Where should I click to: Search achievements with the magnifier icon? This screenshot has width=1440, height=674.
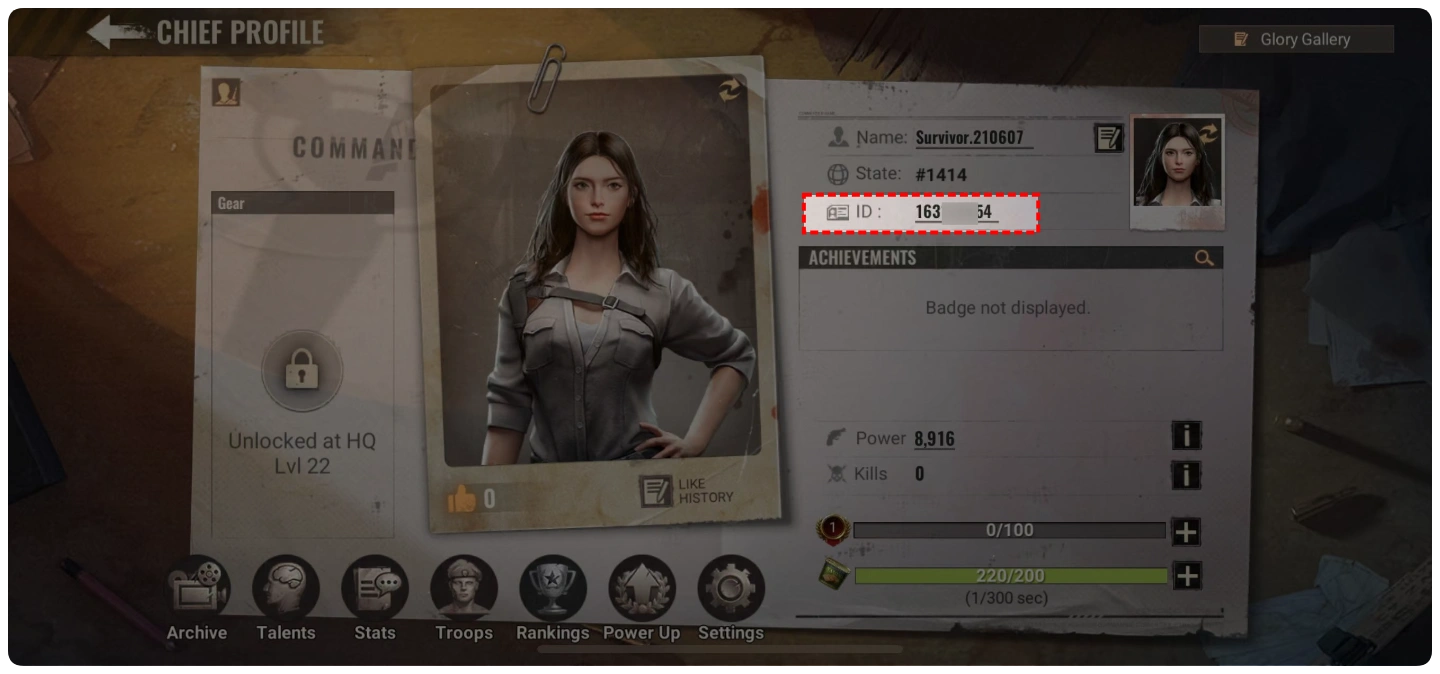(1204, 258)
